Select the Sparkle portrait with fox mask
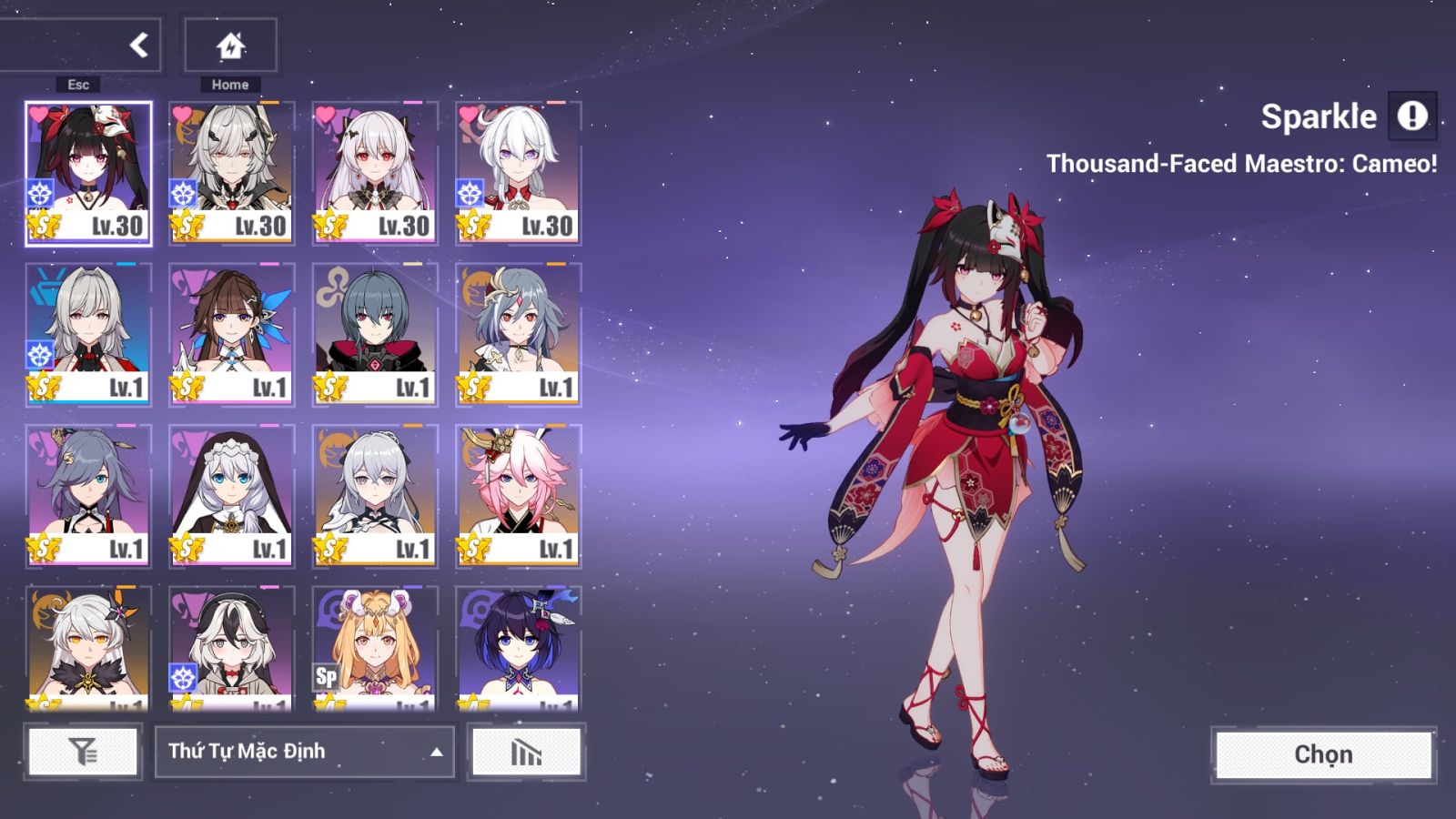 pyautogui.click(x=88, y=173)
